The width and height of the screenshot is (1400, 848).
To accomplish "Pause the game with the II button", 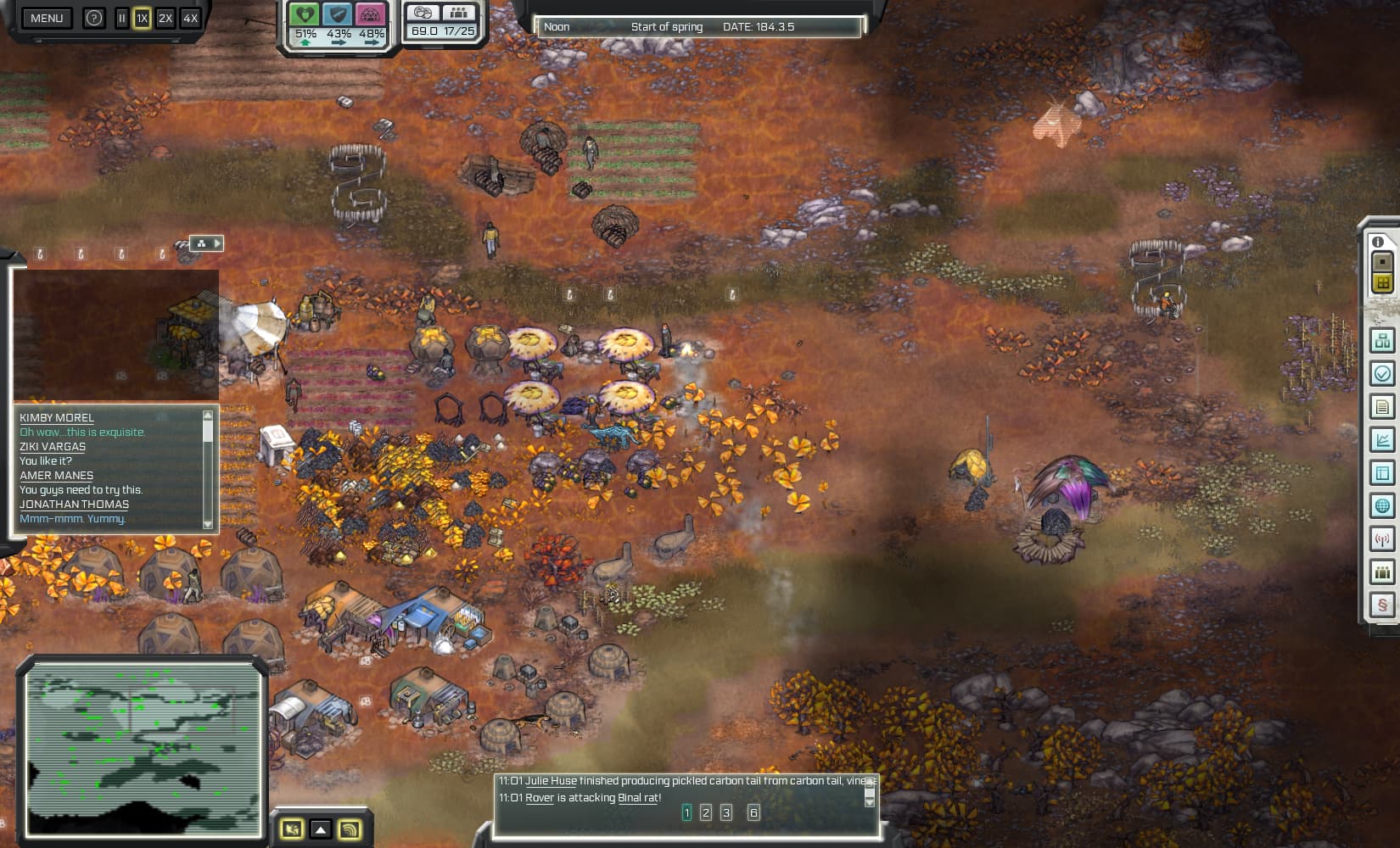I will pos(121,16).
